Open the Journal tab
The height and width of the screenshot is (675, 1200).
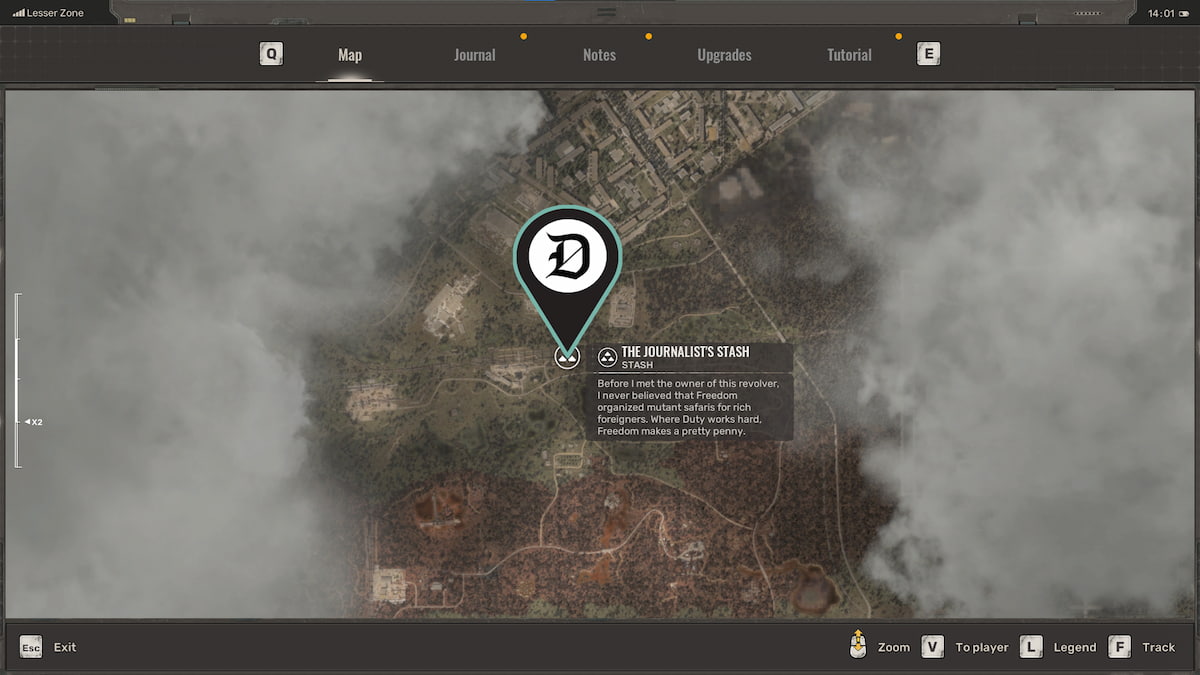point(474,55)
